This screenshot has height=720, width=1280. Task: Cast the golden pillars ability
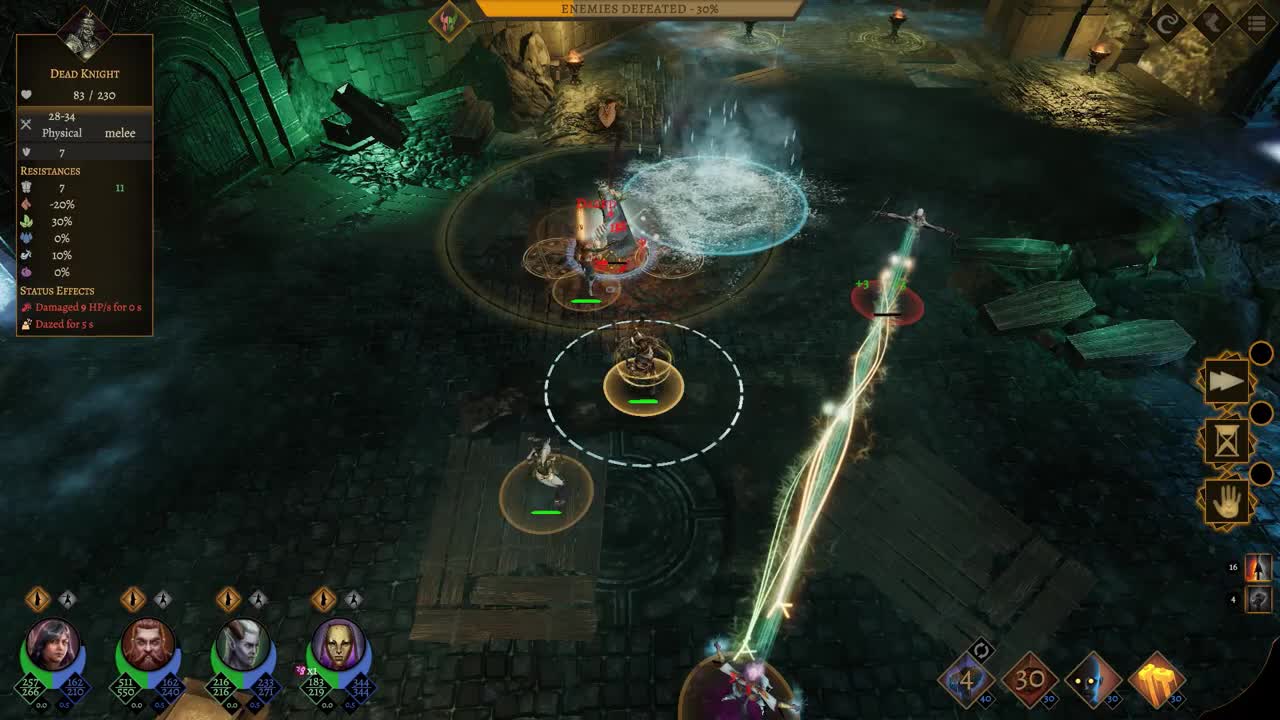[x=1157, y=680]
